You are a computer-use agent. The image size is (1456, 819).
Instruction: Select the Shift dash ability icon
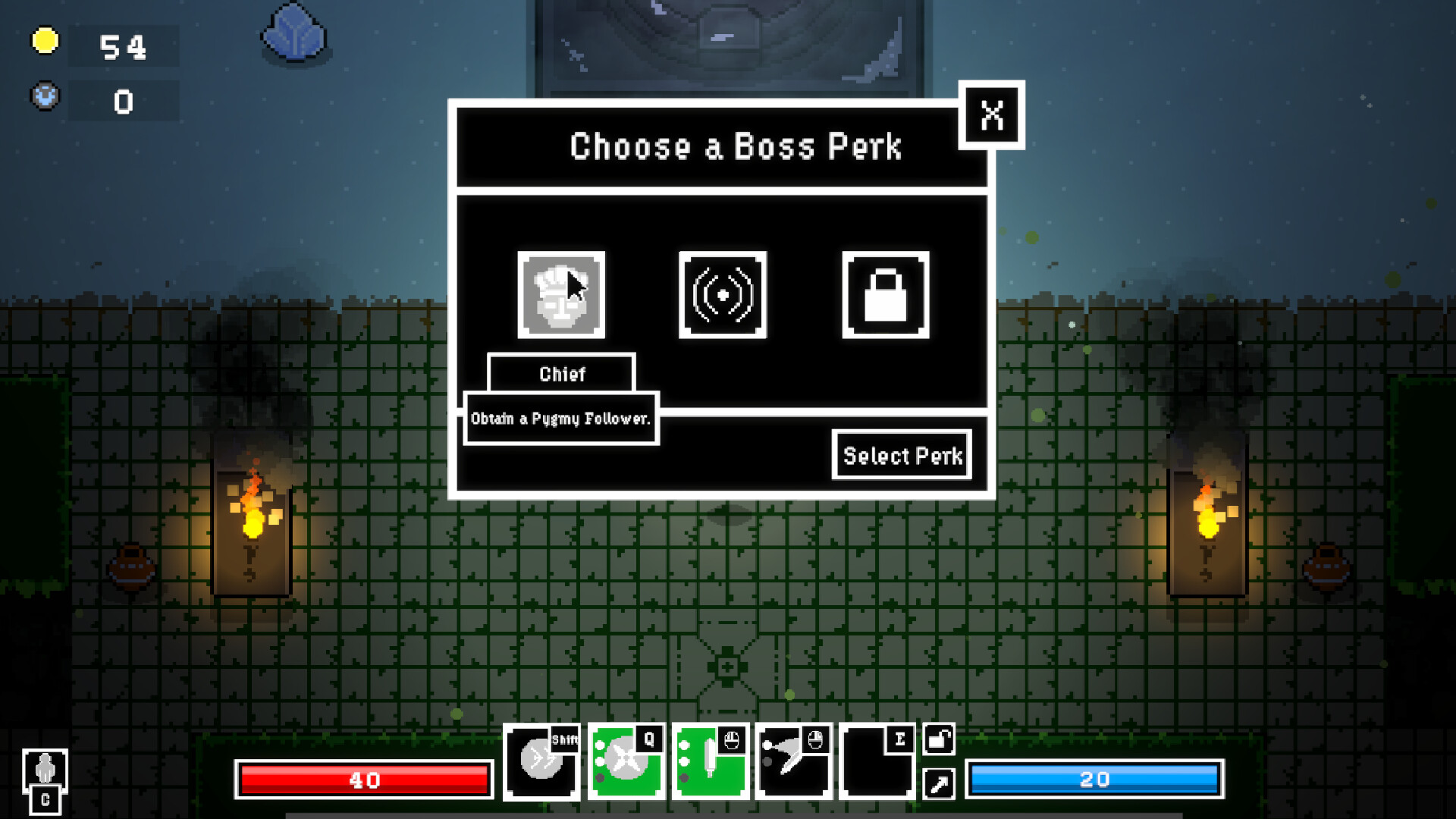click(x=541, y=761)
